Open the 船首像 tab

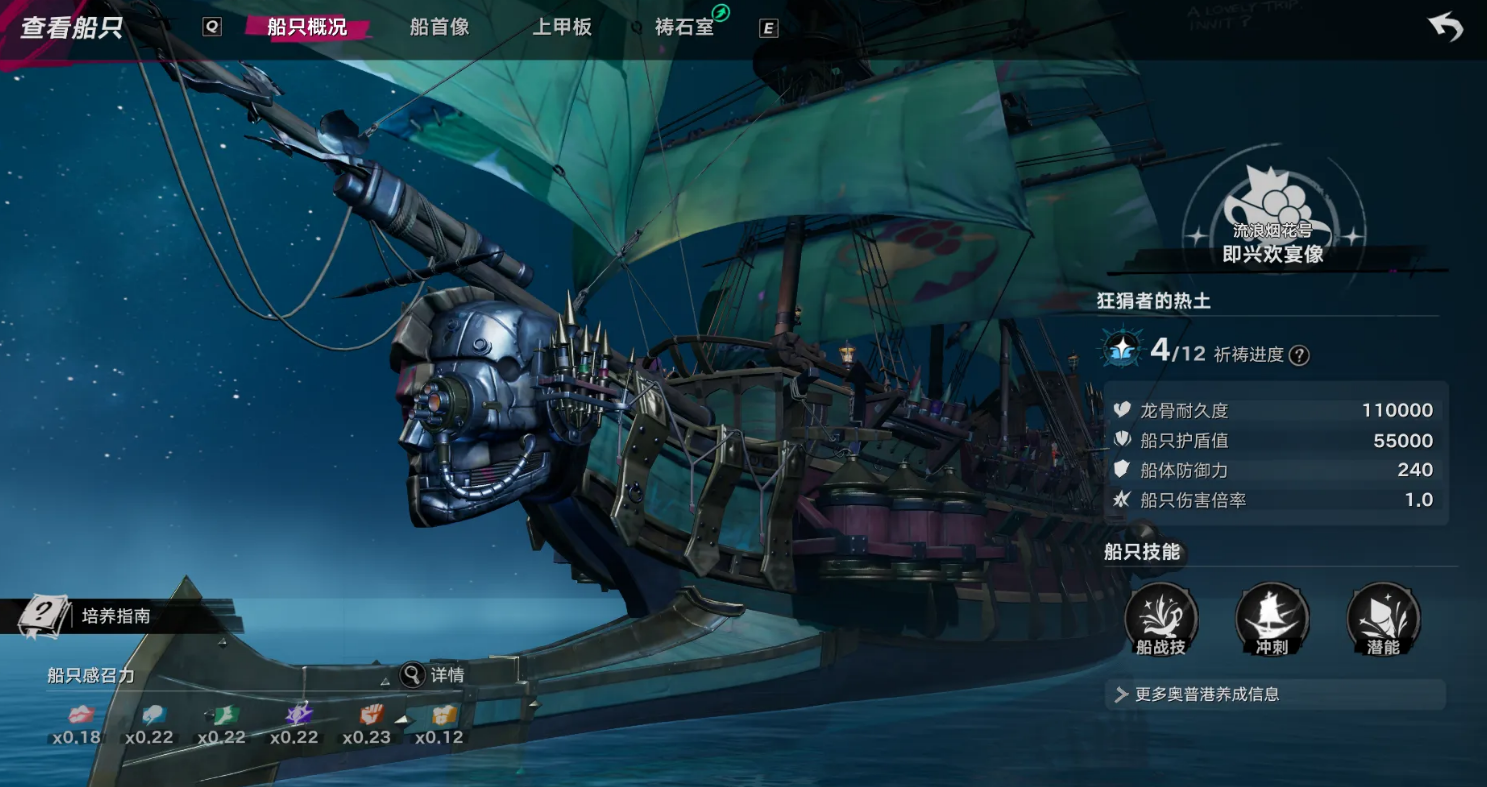[x=439, y=27]
